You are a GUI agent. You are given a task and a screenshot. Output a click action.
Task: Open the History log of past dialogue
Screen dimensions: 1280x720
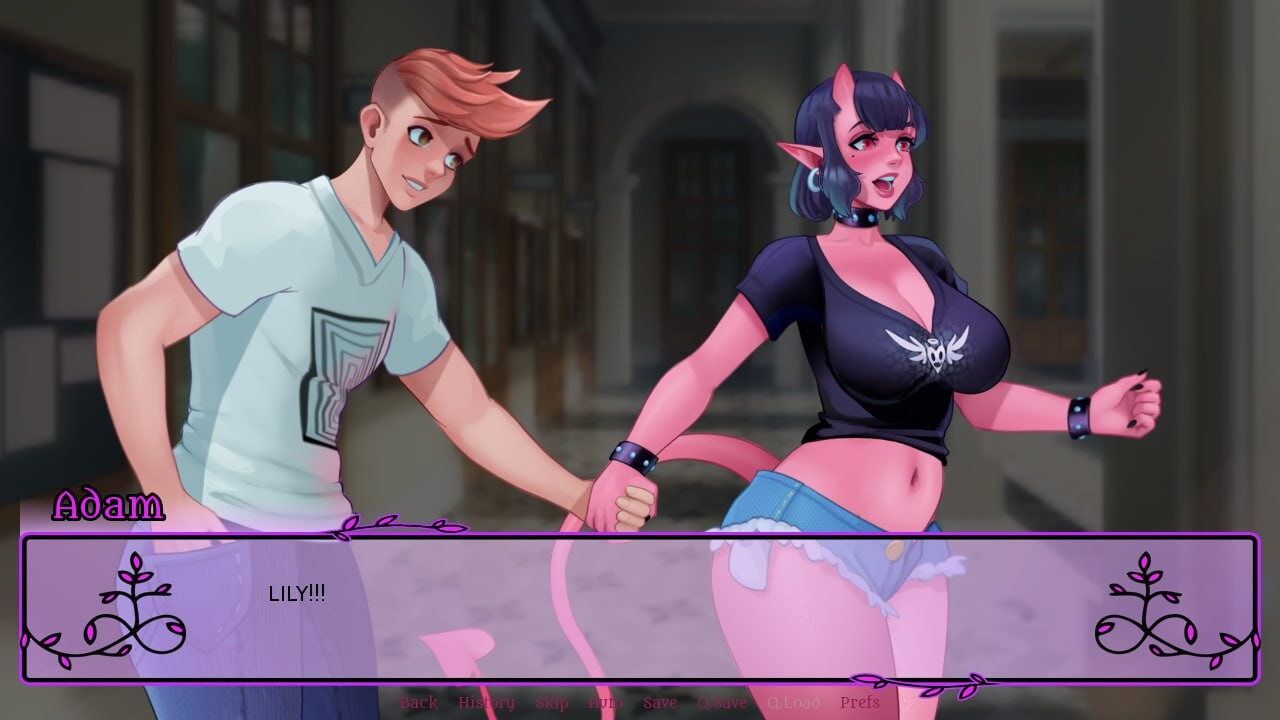487,703
